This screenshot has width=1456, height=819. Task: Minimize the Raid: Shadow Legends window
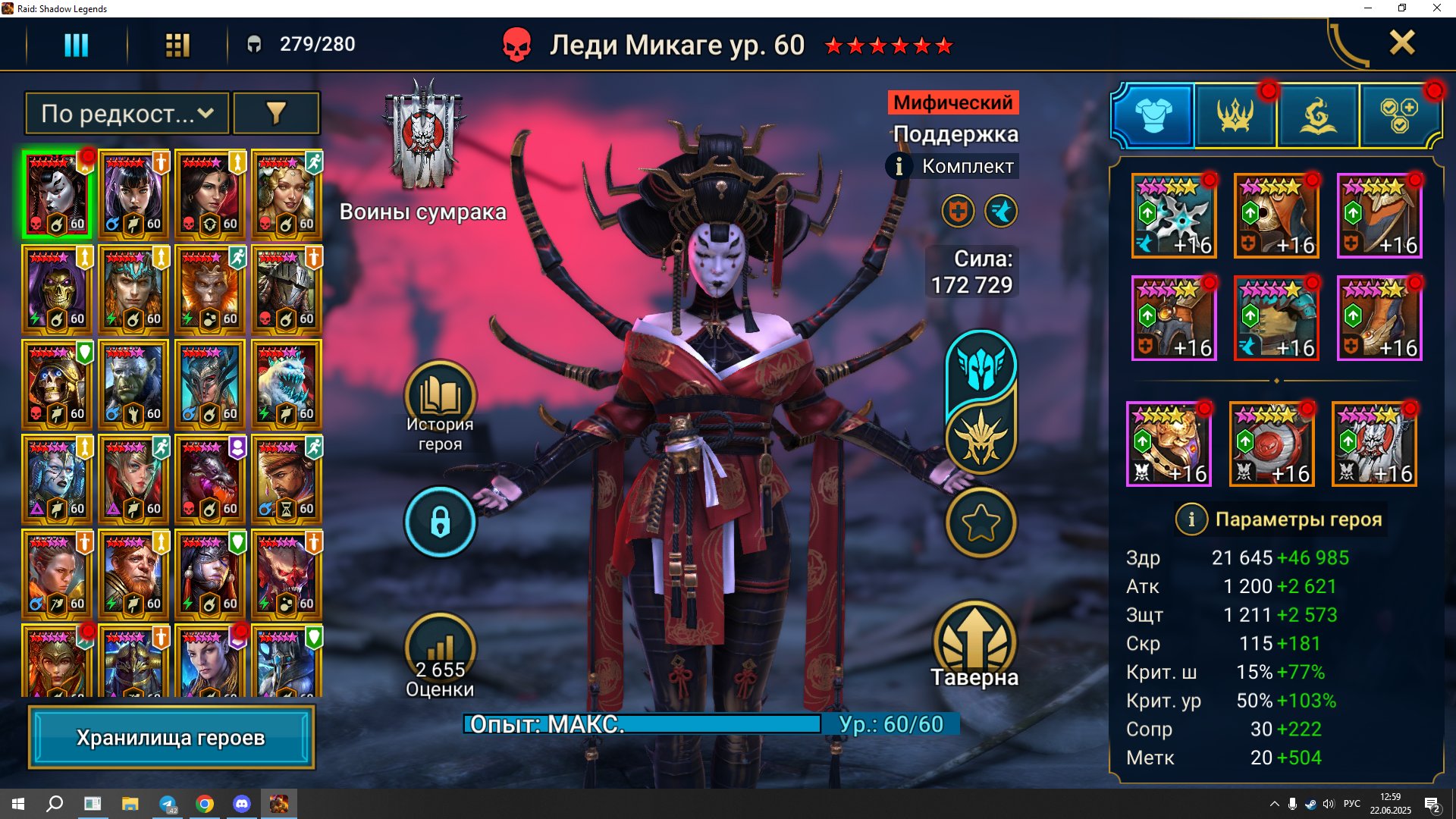(1368, 8)
